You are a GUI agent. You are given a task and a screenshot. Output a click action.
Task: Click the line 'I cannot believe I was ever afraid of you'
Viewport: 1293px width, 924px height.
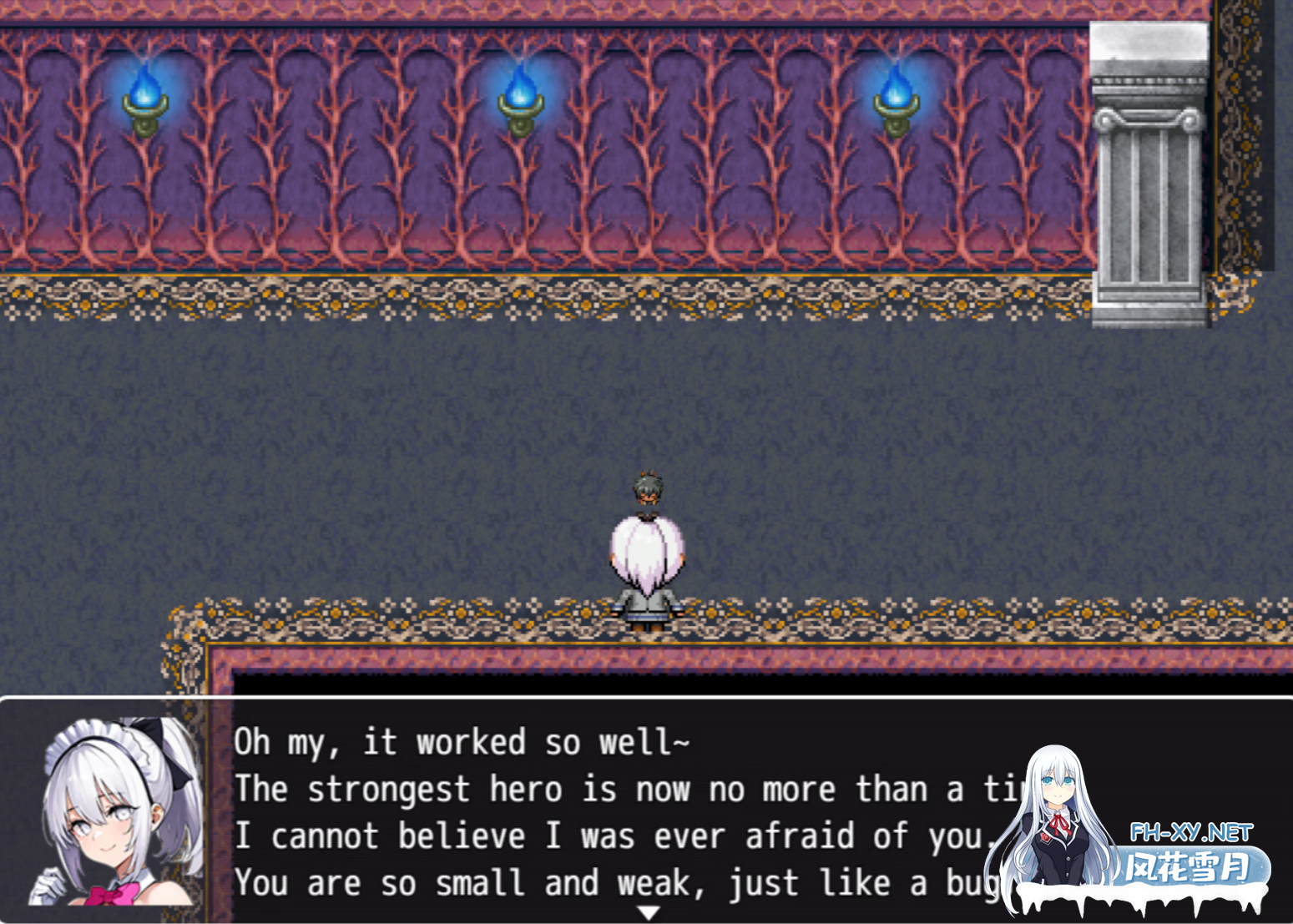pyautogui.click(x=584, y=835)
